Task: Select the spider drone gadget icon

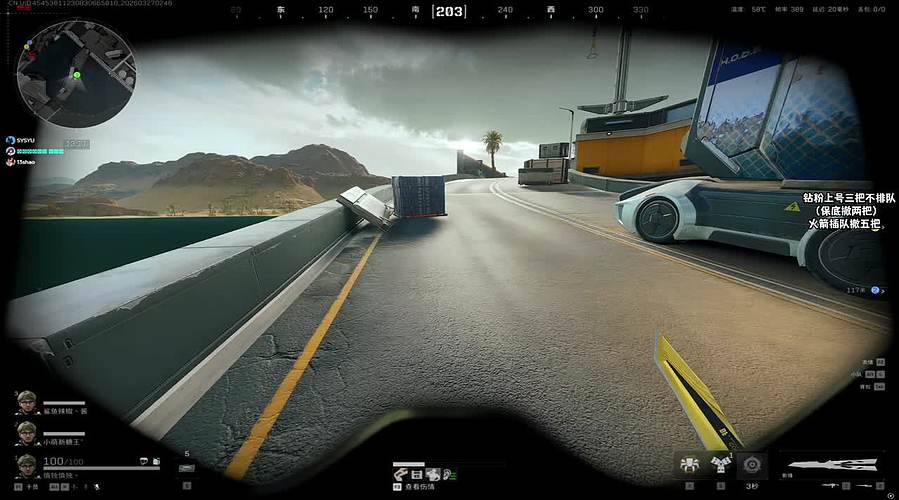Action: point(689,464)
